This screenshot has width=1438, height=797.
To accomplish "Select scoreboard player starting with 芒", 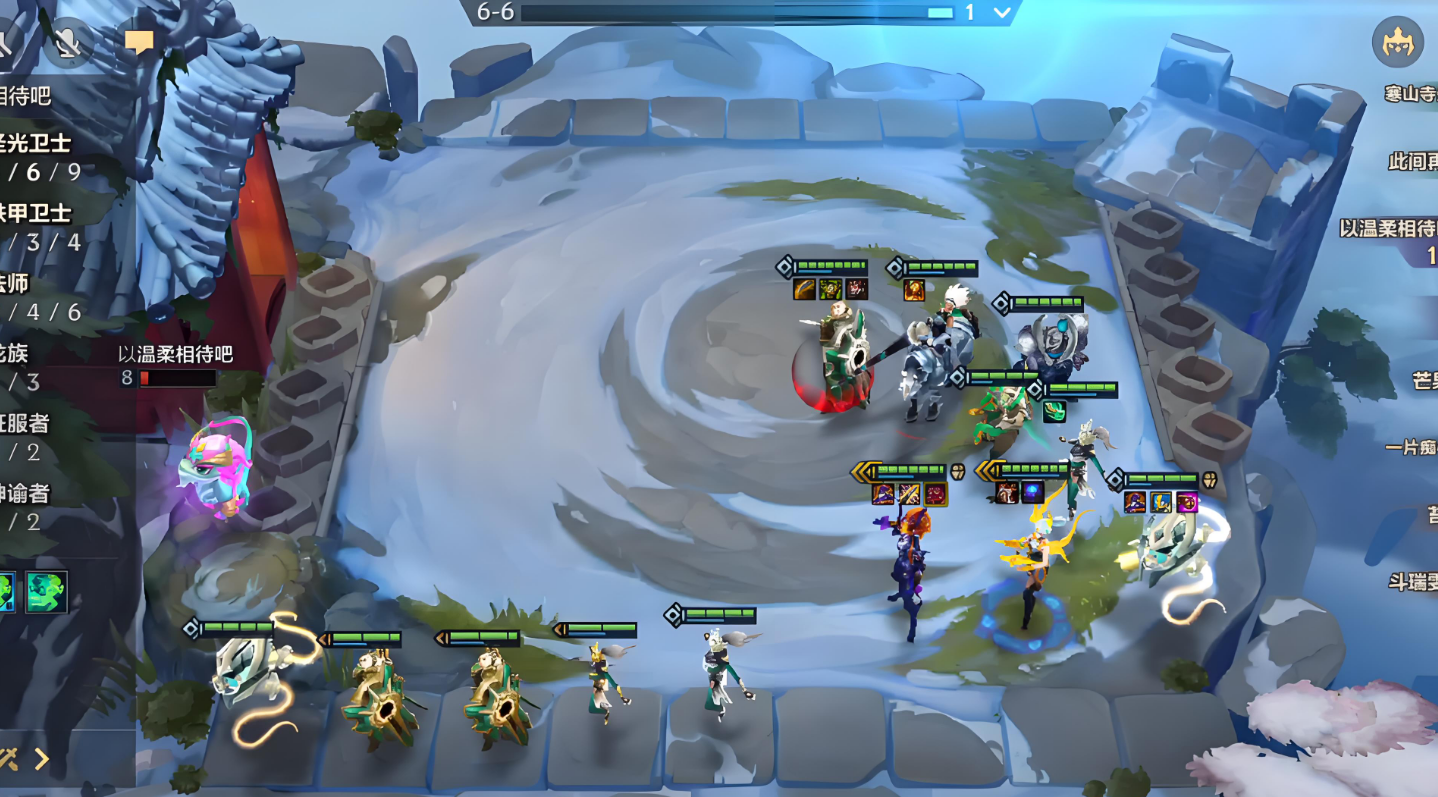I will click(x=1424, y=380).
